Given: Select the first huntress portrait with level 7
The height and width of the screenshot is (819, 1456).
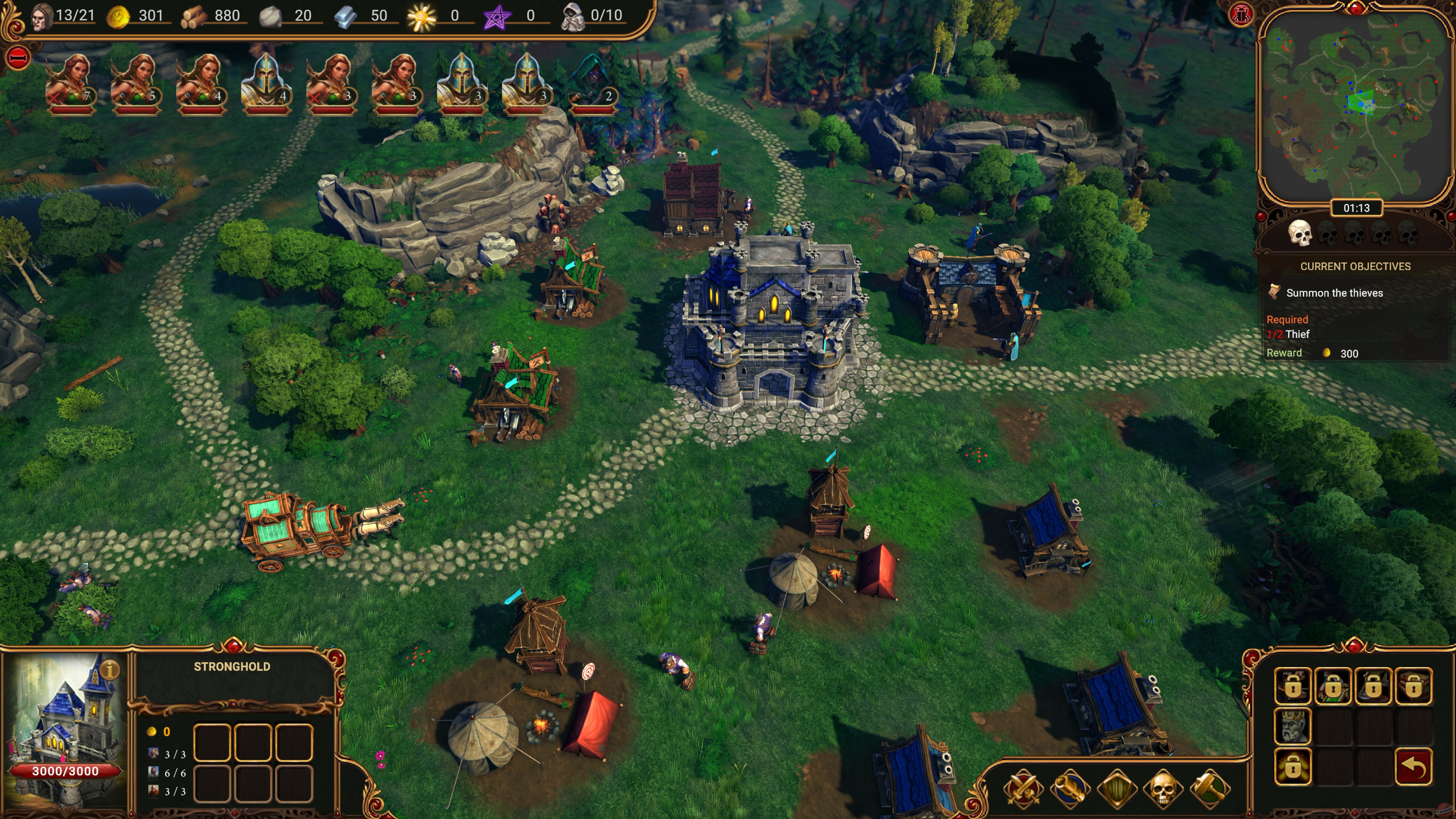Looking at the screenshot, I should (x=73, y=79).
